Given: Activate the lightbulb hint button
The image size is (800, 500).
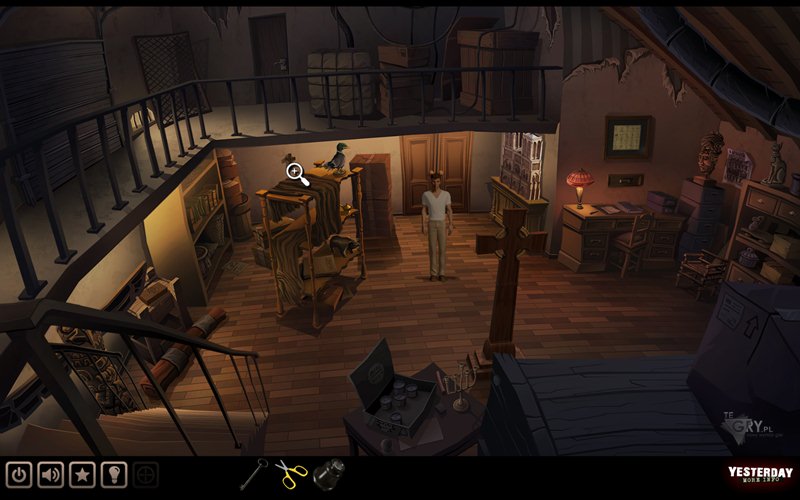Looking at the screenshot, I should pyautogui.click(x=114, y=474).
